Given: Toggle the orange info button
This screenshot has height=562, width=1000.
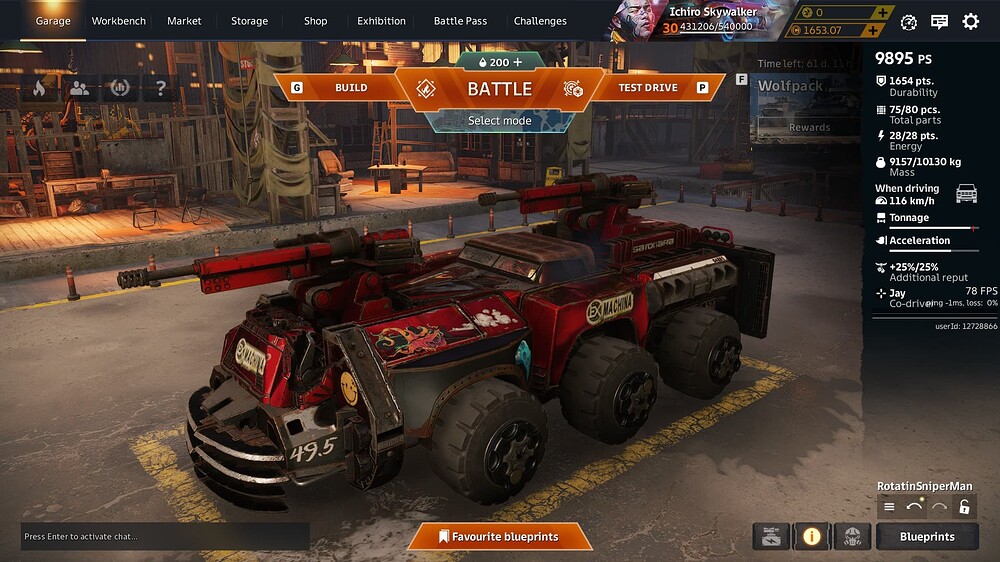Looking at the screenshot, I should 811,537.
